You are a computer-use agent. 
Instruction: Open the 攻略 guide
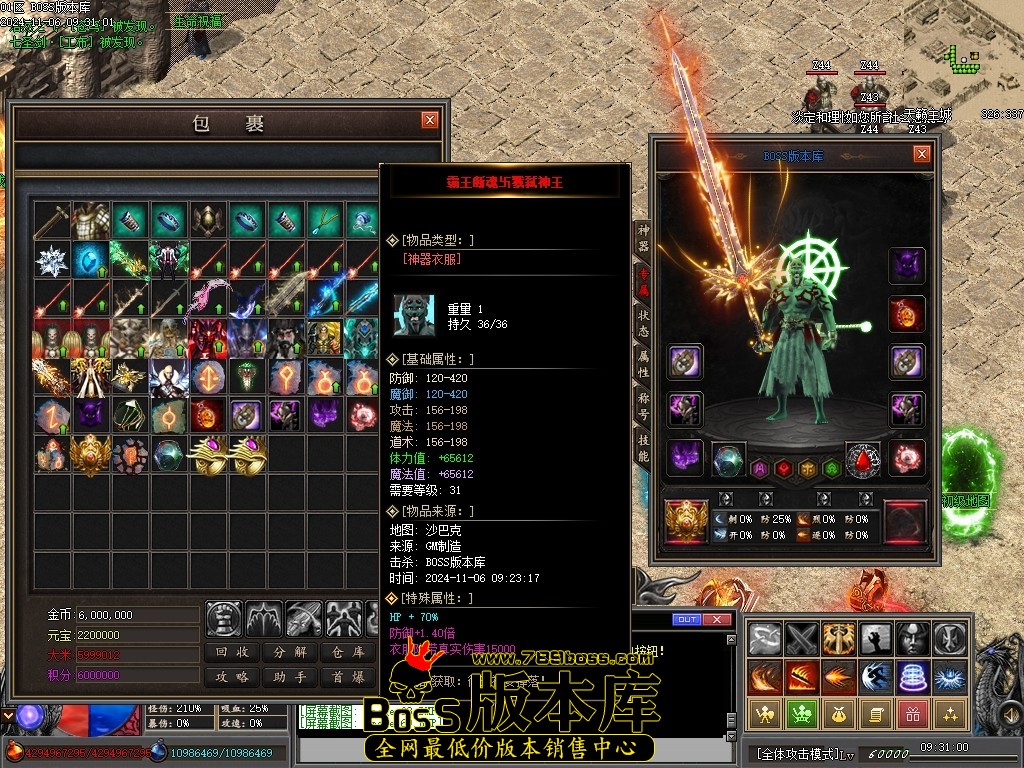[x=233, y=677]
